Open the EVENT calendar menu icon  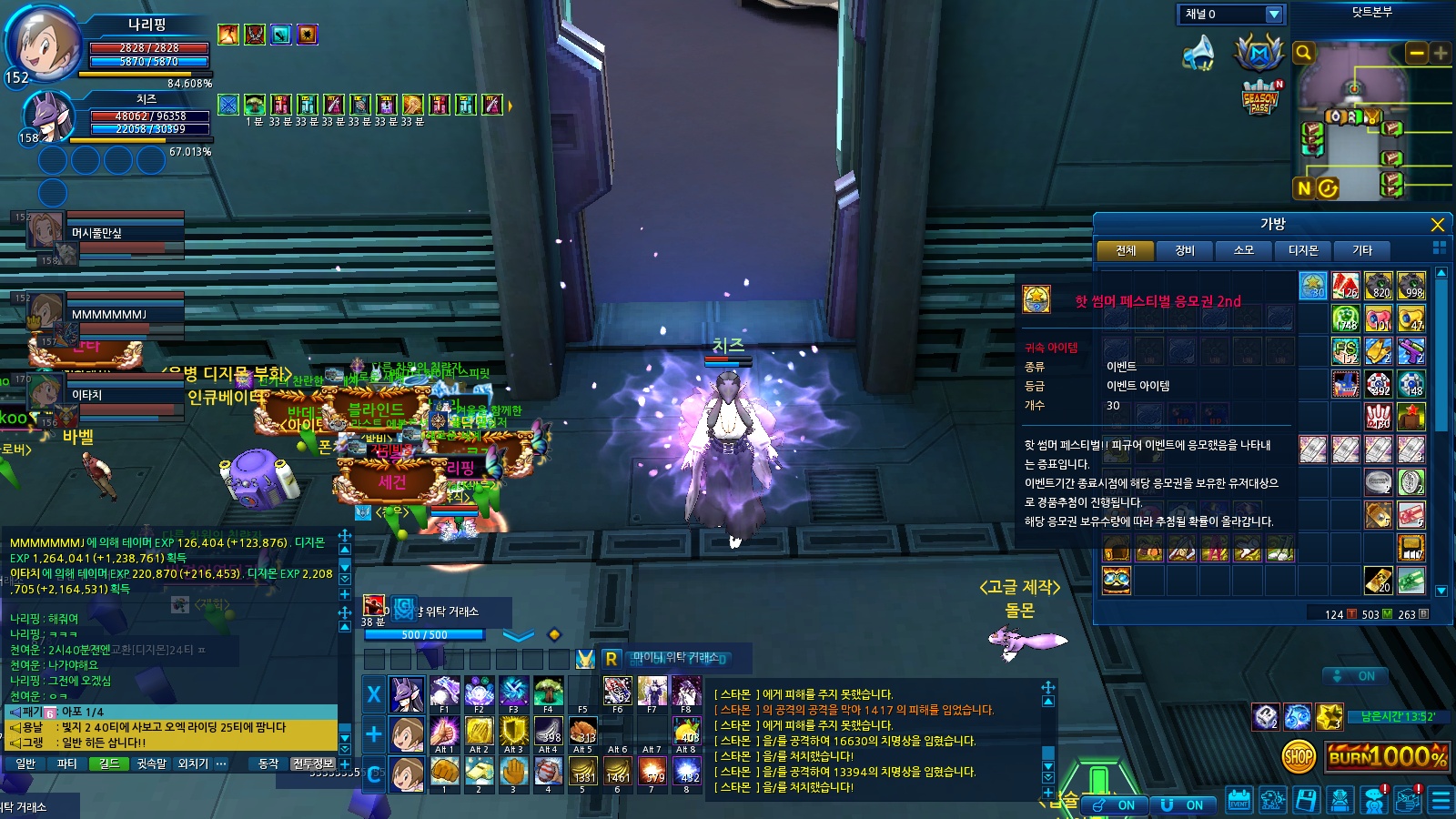[1239, 801]
